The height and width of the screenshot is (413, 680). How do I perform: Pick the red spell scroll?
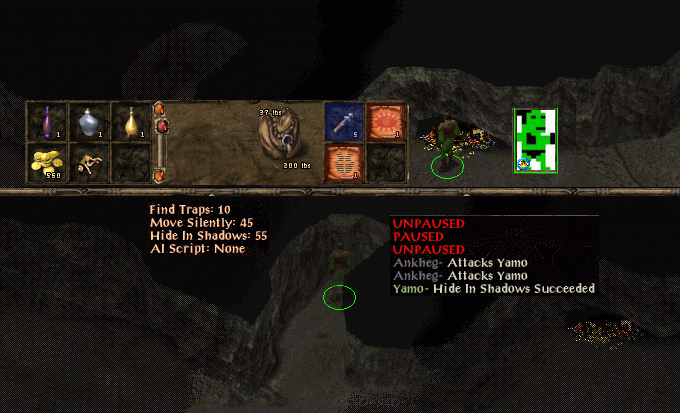pos(385,121)
